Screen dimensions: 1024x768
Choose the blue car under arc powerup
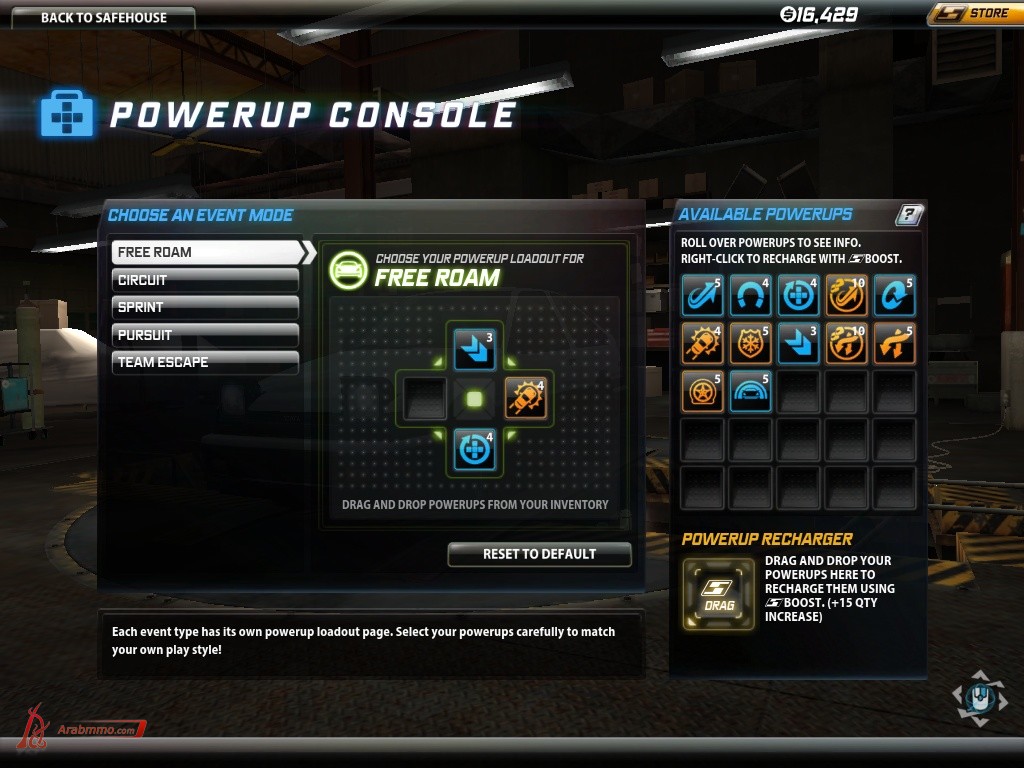tap(749, 390)
